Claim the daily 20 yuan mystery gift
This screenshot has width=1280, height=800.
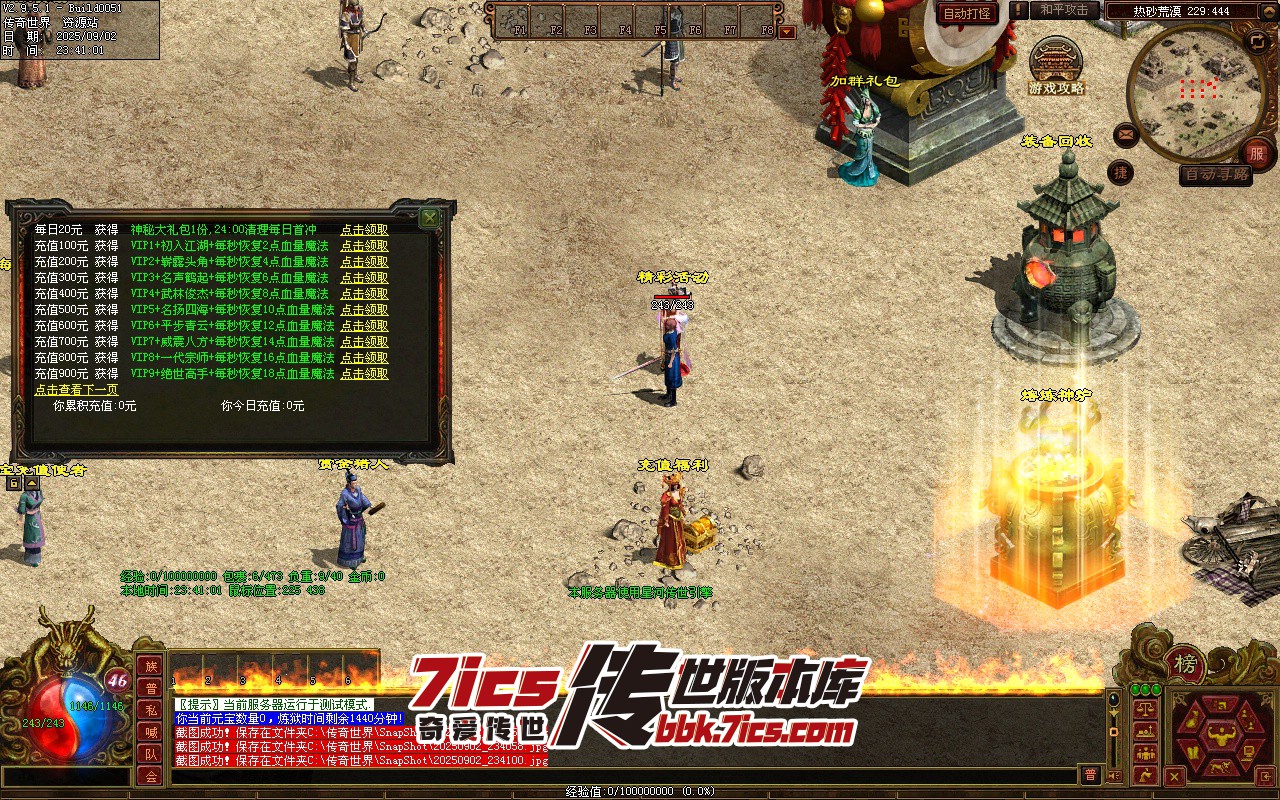click(x=364, y=230)
